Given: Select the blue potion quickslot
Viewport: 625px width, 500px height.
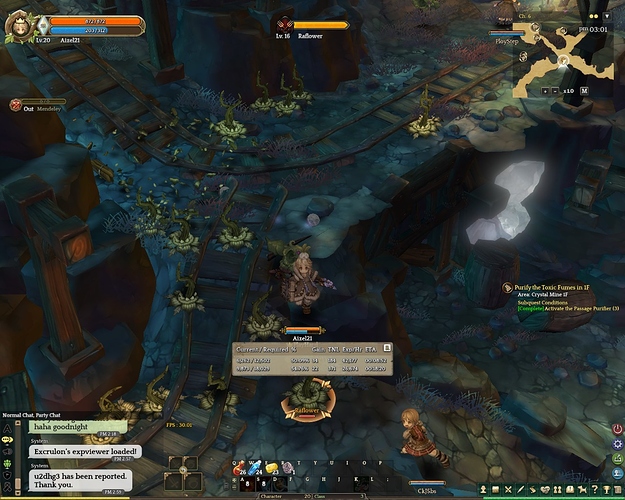Looking at the screenshot, I should coord(254,468).
